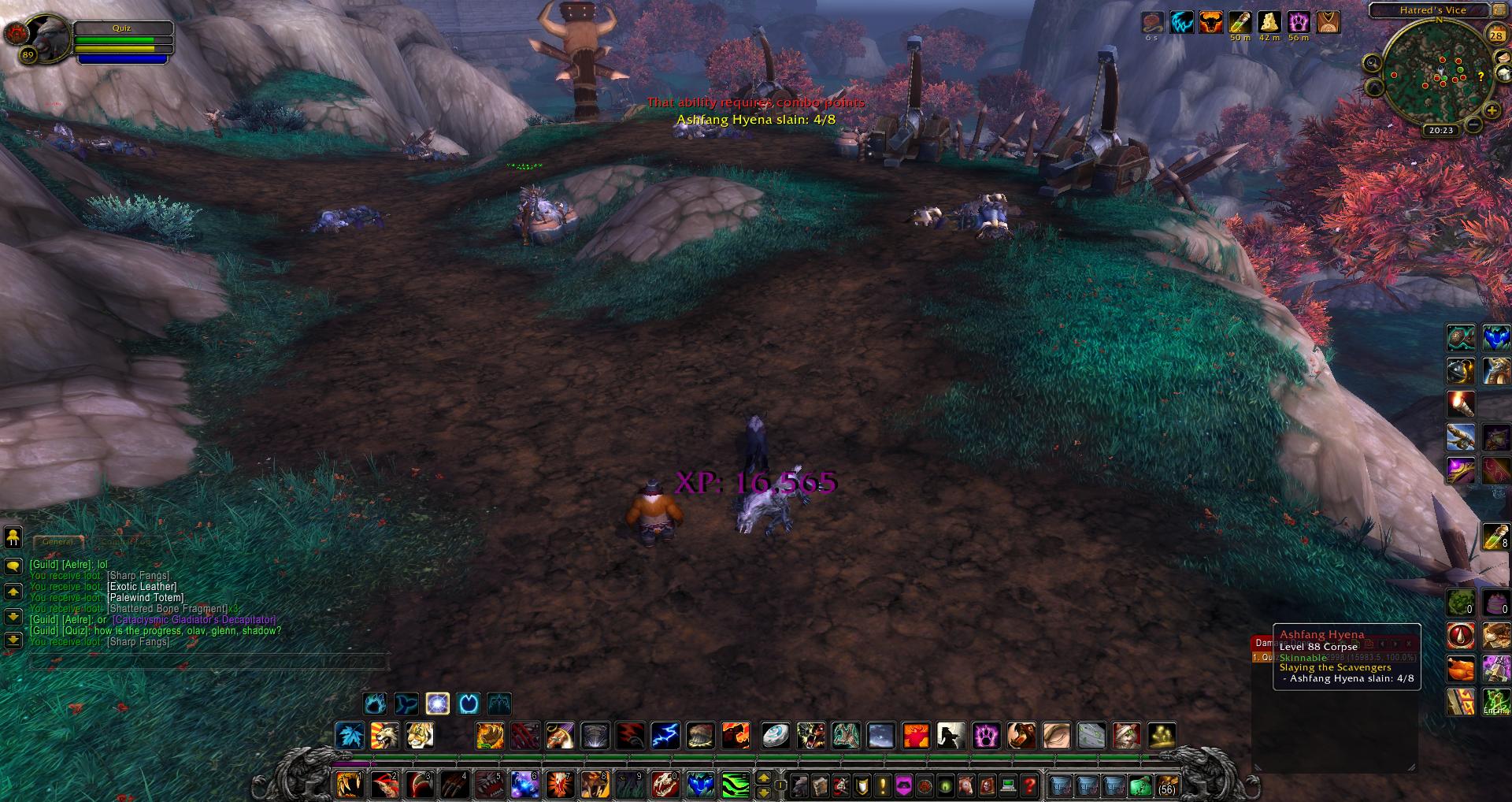Open the calendar showing day 28
The image size is (1512, 802).
1495,35
